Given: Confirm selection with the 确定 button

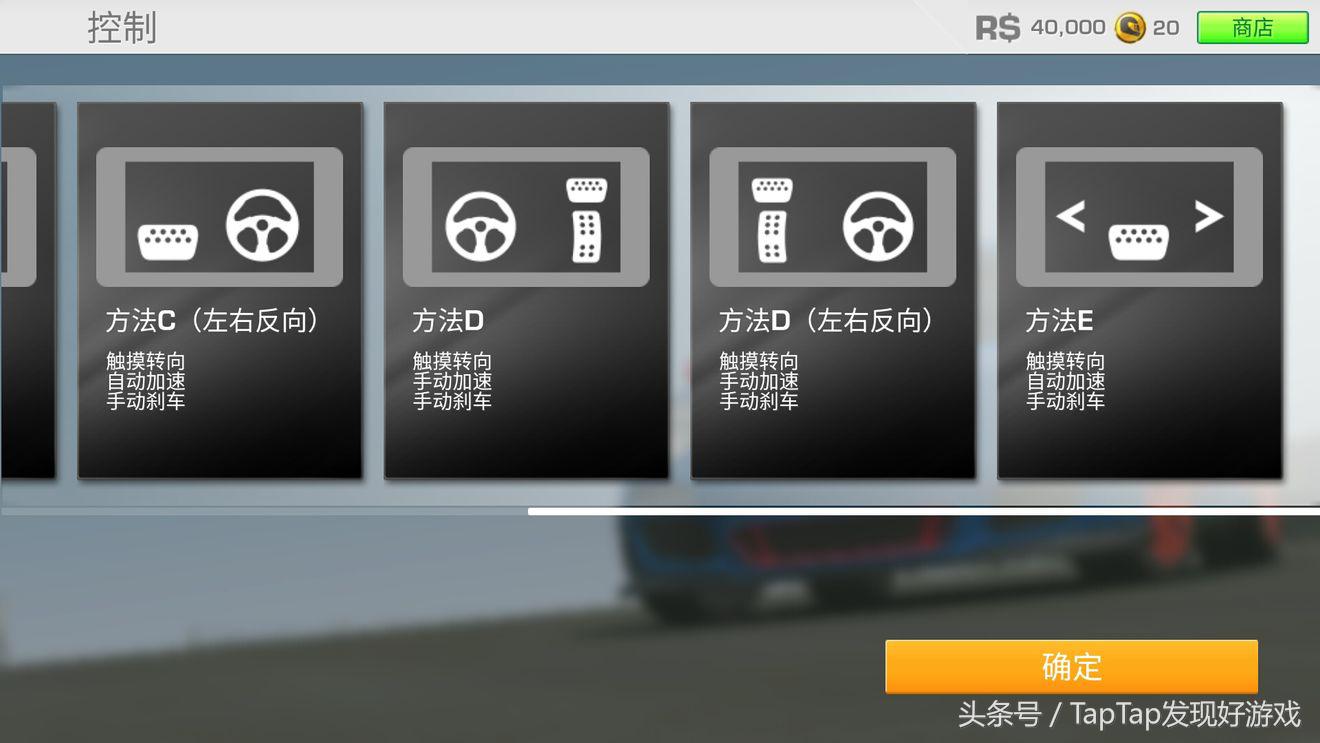Looking at the screenshot, I should [1072, 666].
